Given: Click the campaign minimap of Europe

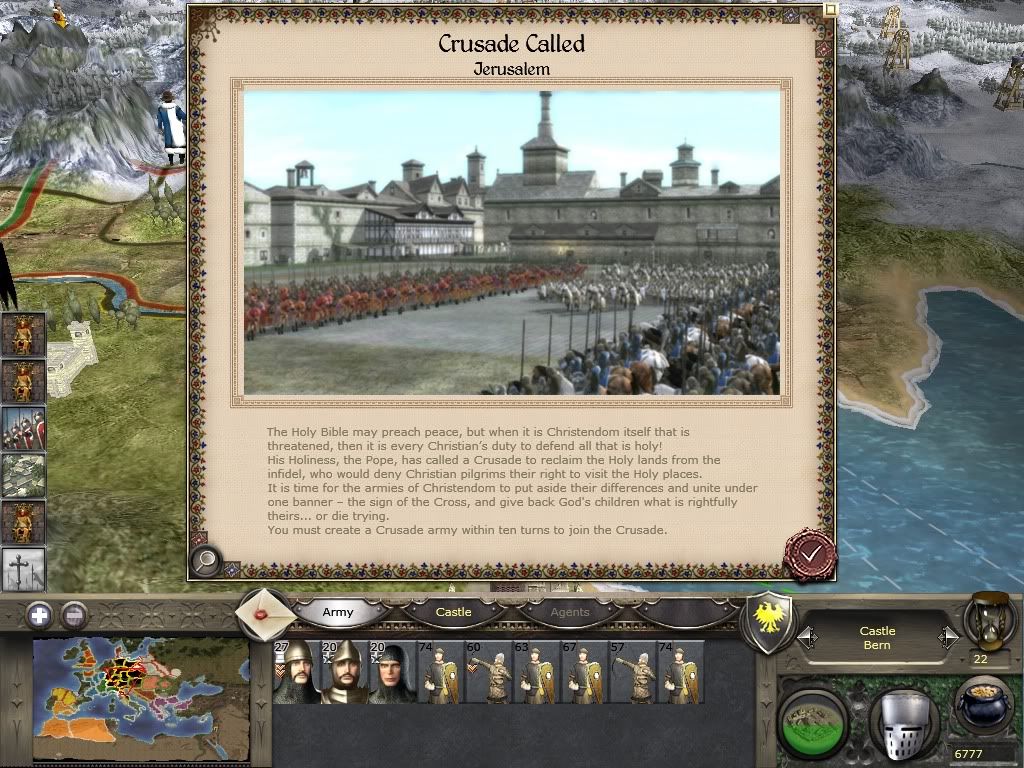Looking at the screenshot, I should coord(140,700).
